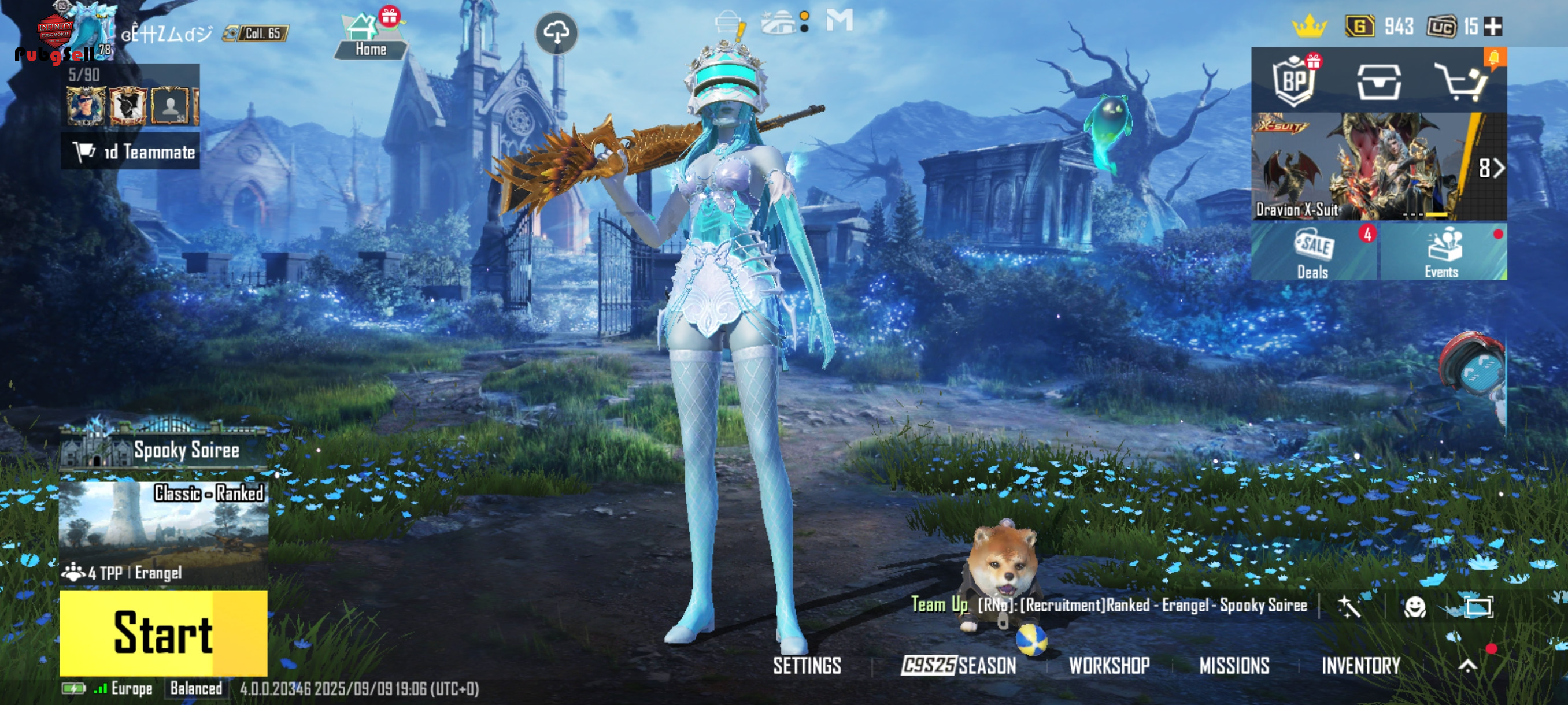Add UC with the plus button
The width and height of the screenshot is (1568, 705).
click(1494, 26)
